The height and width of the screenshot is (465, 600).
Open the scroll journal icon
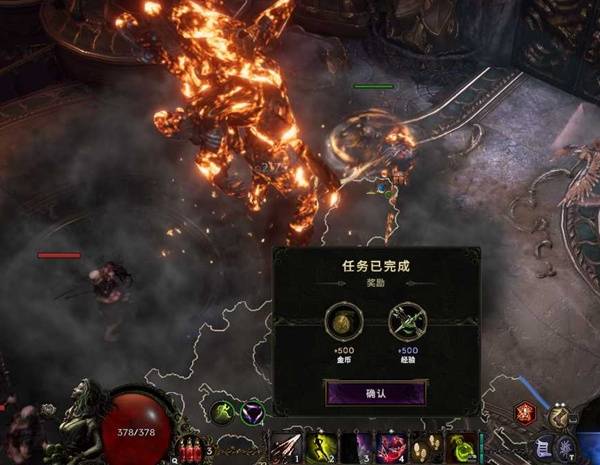tap(541, 446)
